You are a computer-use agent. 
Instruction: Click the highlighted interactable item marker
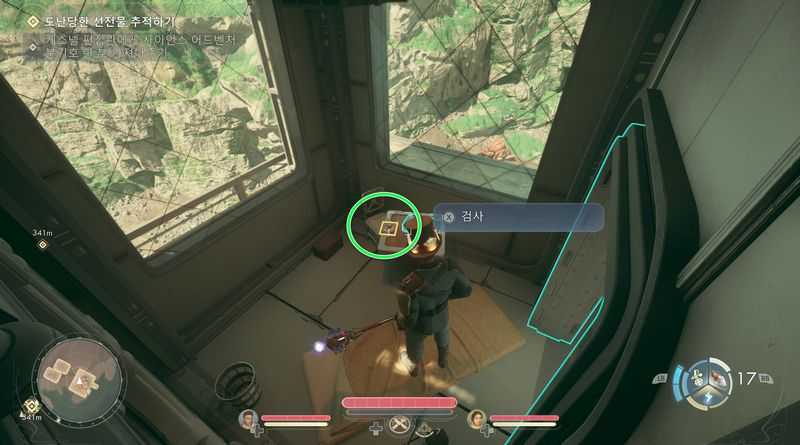click(x=388, y=226)
